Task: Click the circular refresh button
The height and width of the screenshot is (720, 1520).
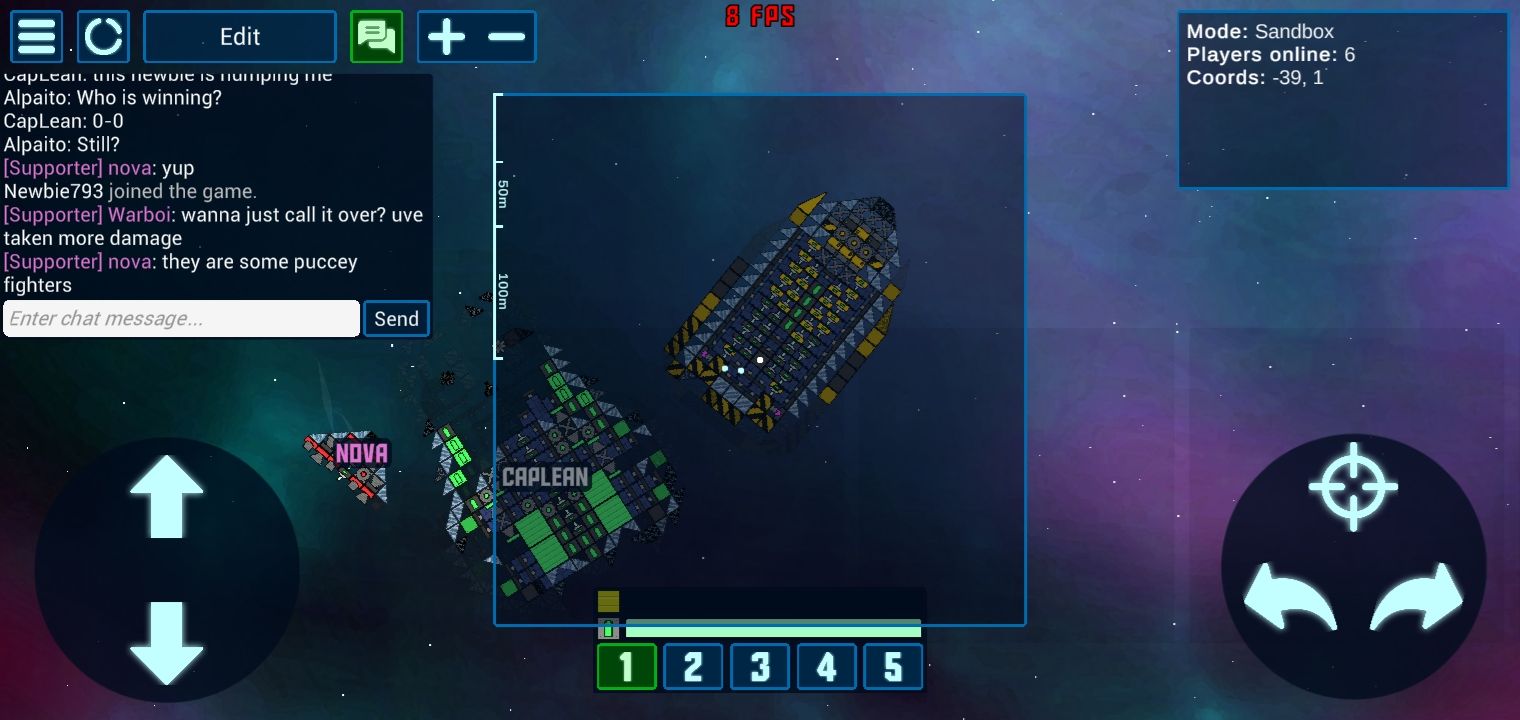Action: click(x=104, y=37)
